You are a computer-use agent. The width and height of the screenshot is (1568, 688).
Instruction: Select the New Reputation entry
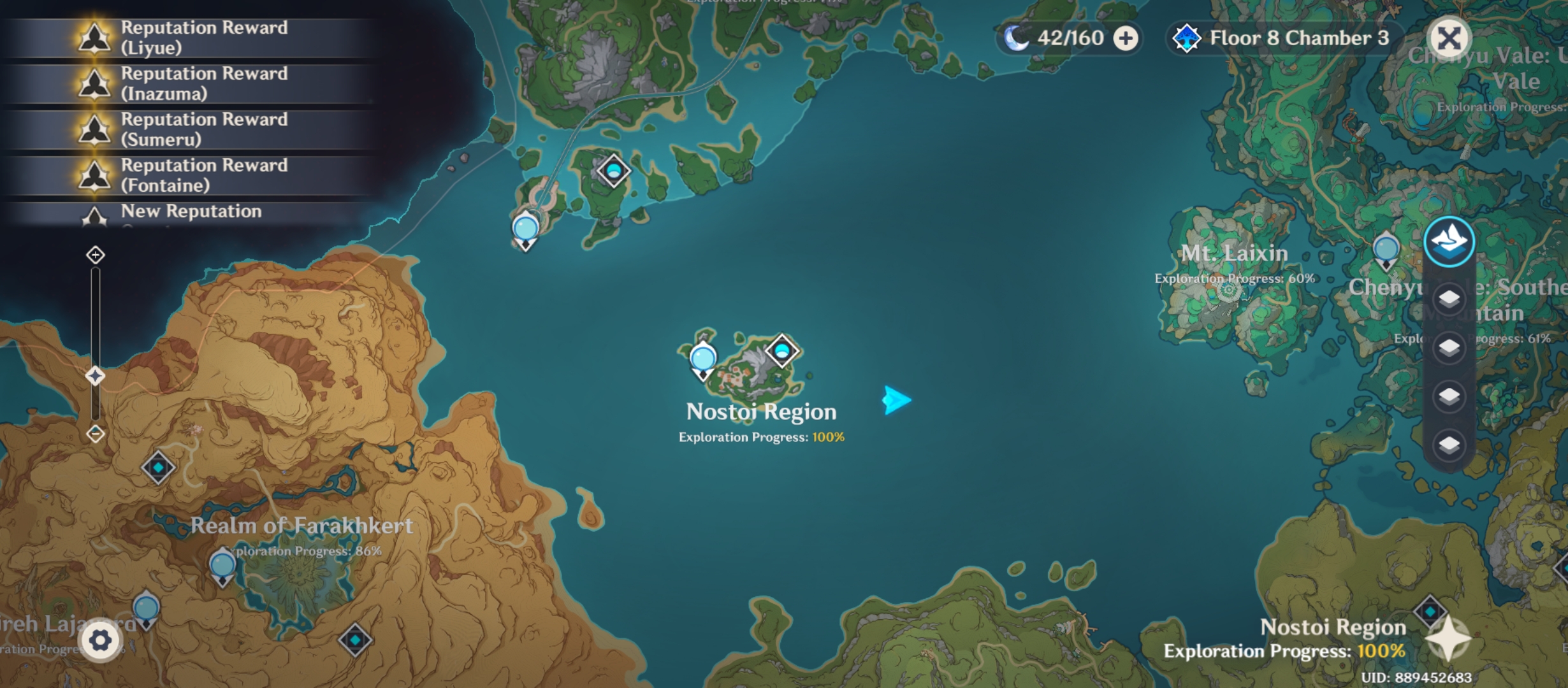click(x=191, y=212)
